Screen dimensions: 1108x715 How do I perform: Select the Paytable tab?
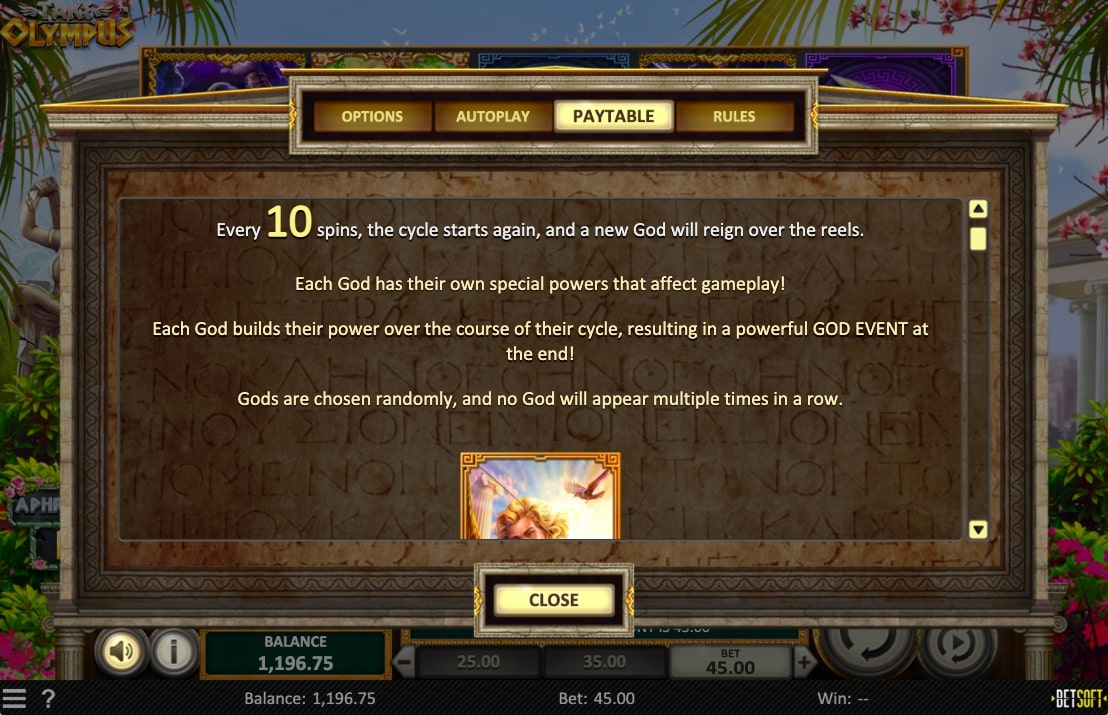coord(613,116)
